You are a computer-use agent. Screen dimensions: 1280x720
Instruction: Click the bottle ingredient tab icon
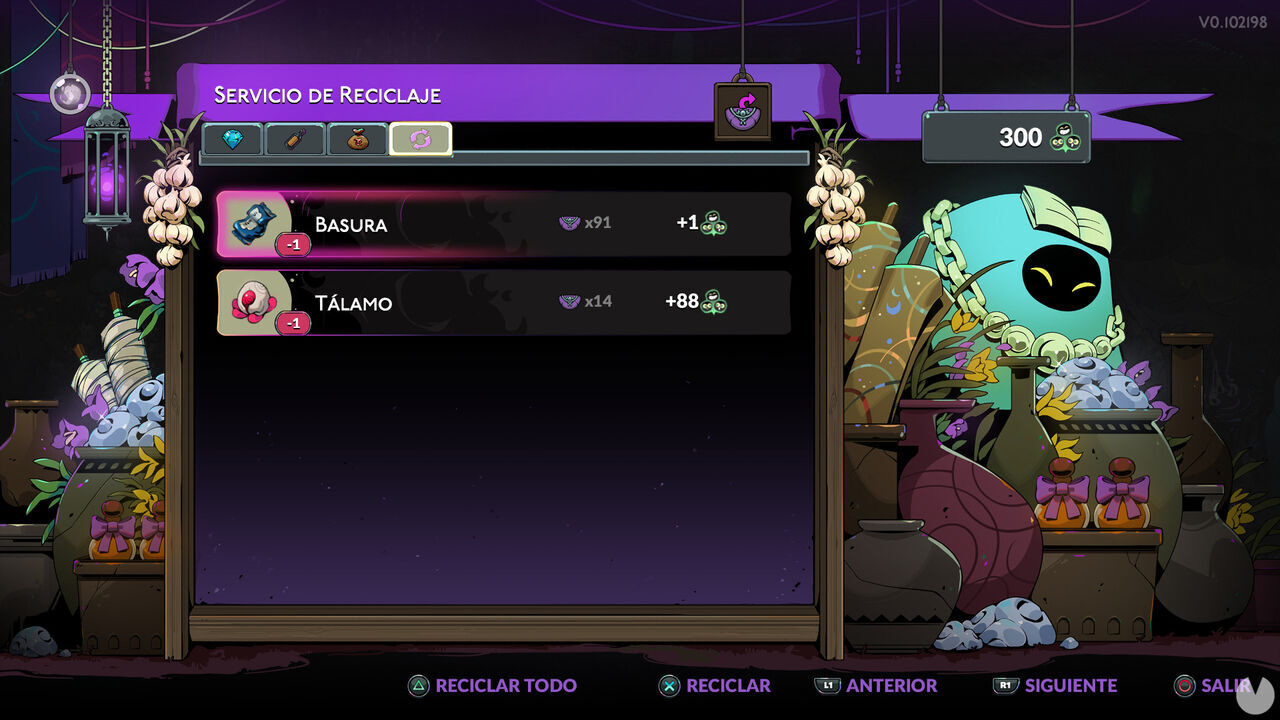292,140
